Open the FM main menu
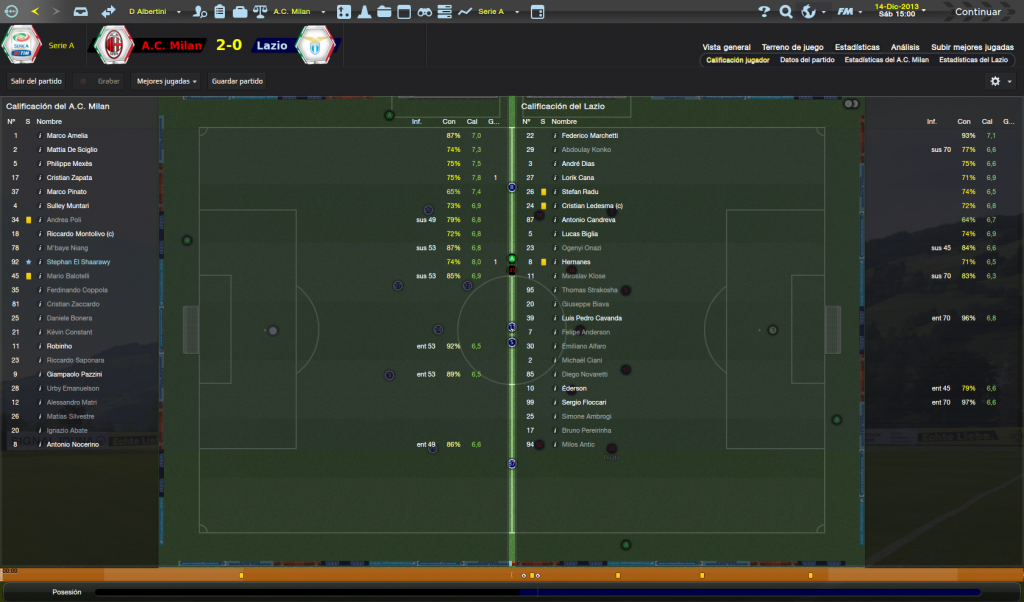The width and height of the screenshot is (1024, 602). (850, 12)
